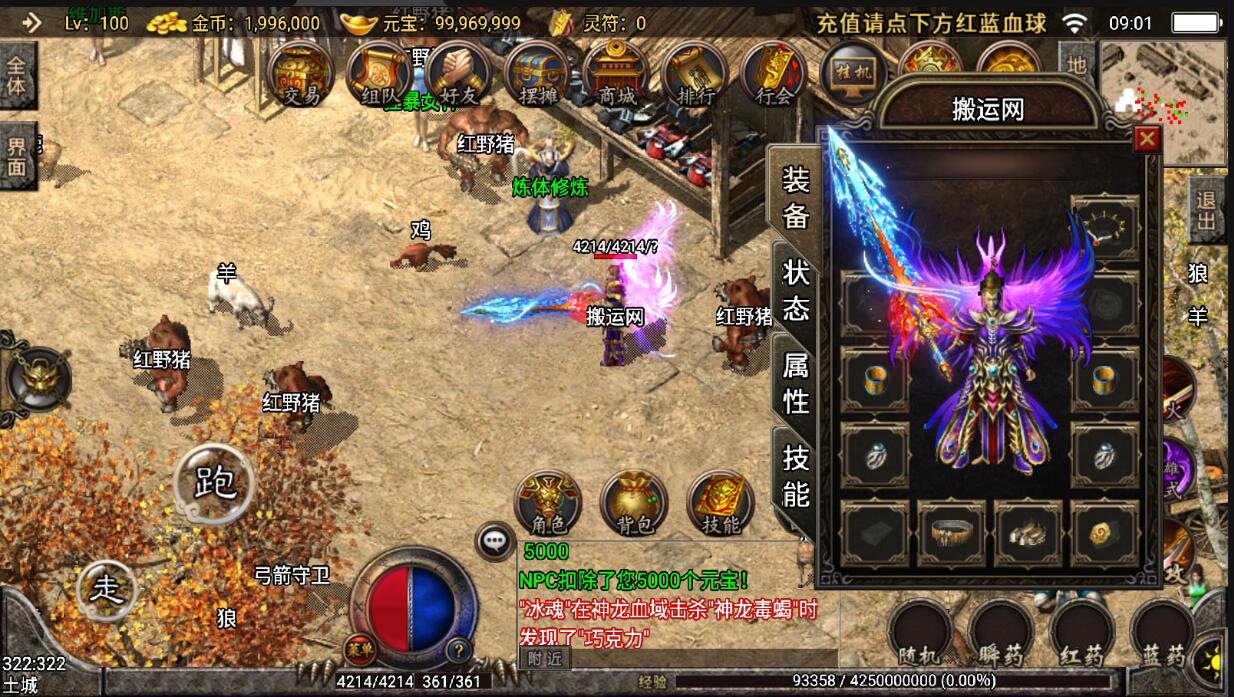Toggle 挂机 auto-battle

852,75
